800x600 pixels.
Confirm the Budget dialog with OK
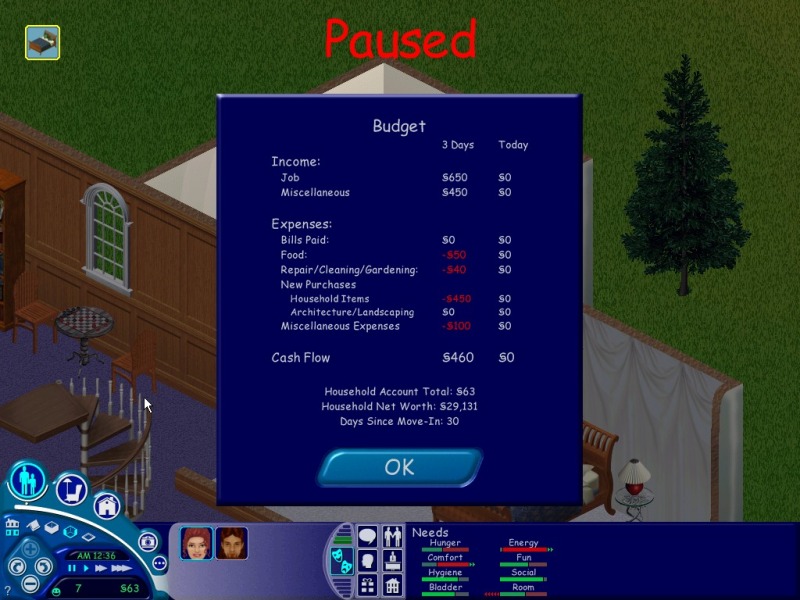point(400,467)
